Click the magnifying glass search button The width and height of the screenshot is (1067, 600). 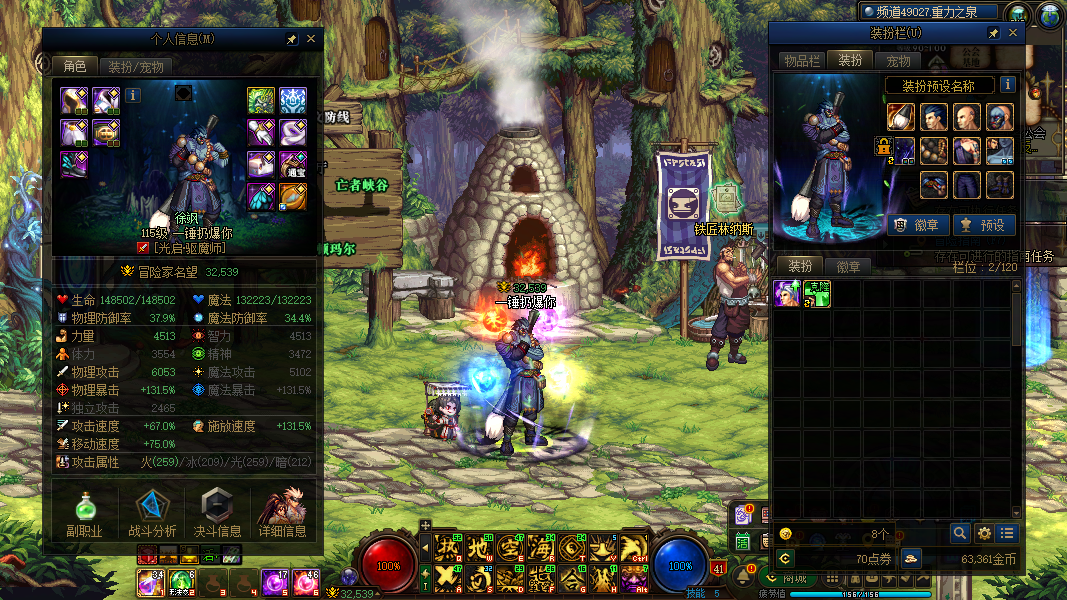pos(959,534)
